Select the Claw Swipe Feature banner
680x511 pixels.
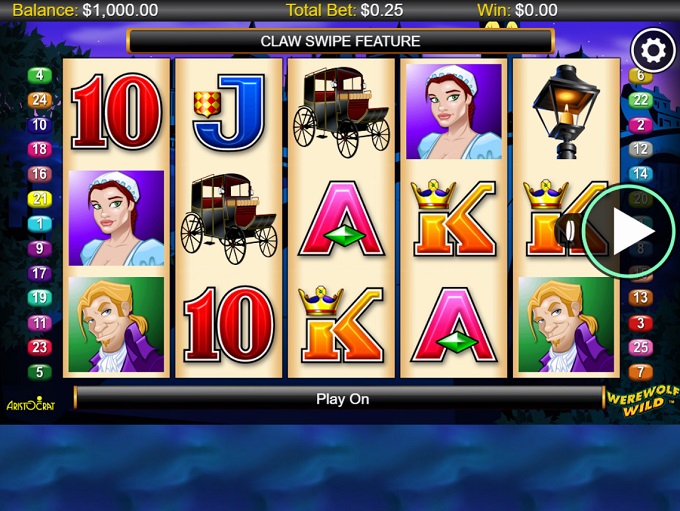click(340, 41)
